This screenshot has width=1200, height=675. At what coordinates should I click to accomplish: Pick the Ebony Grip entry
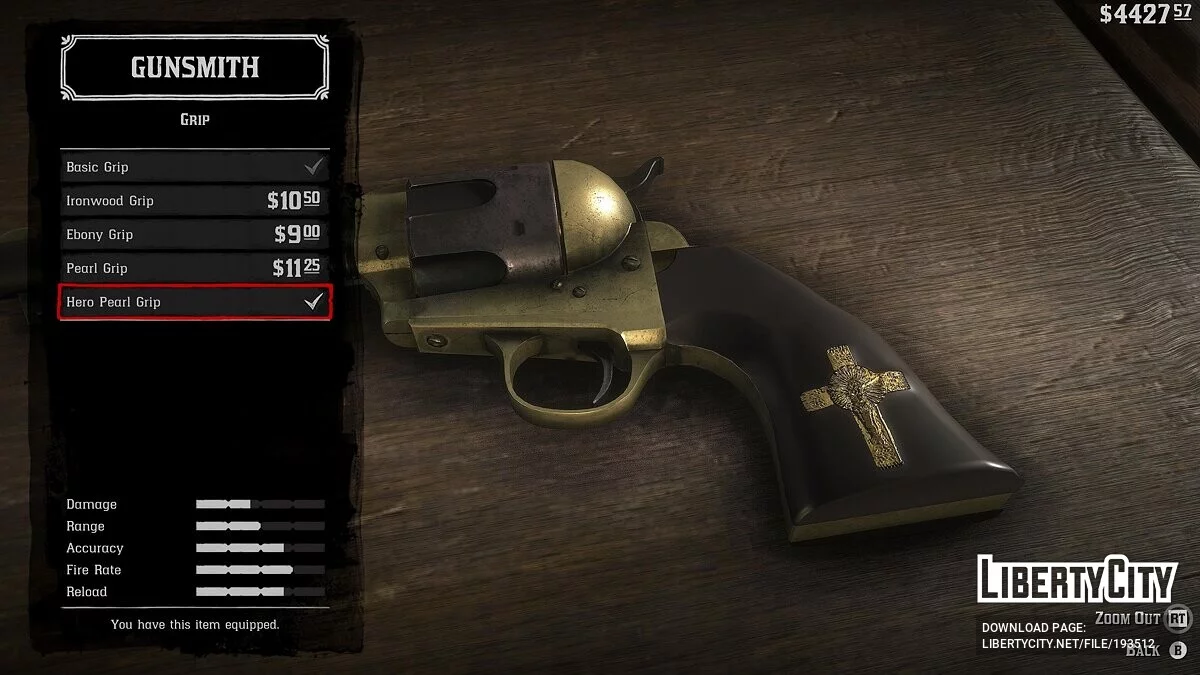pos(195,235)
